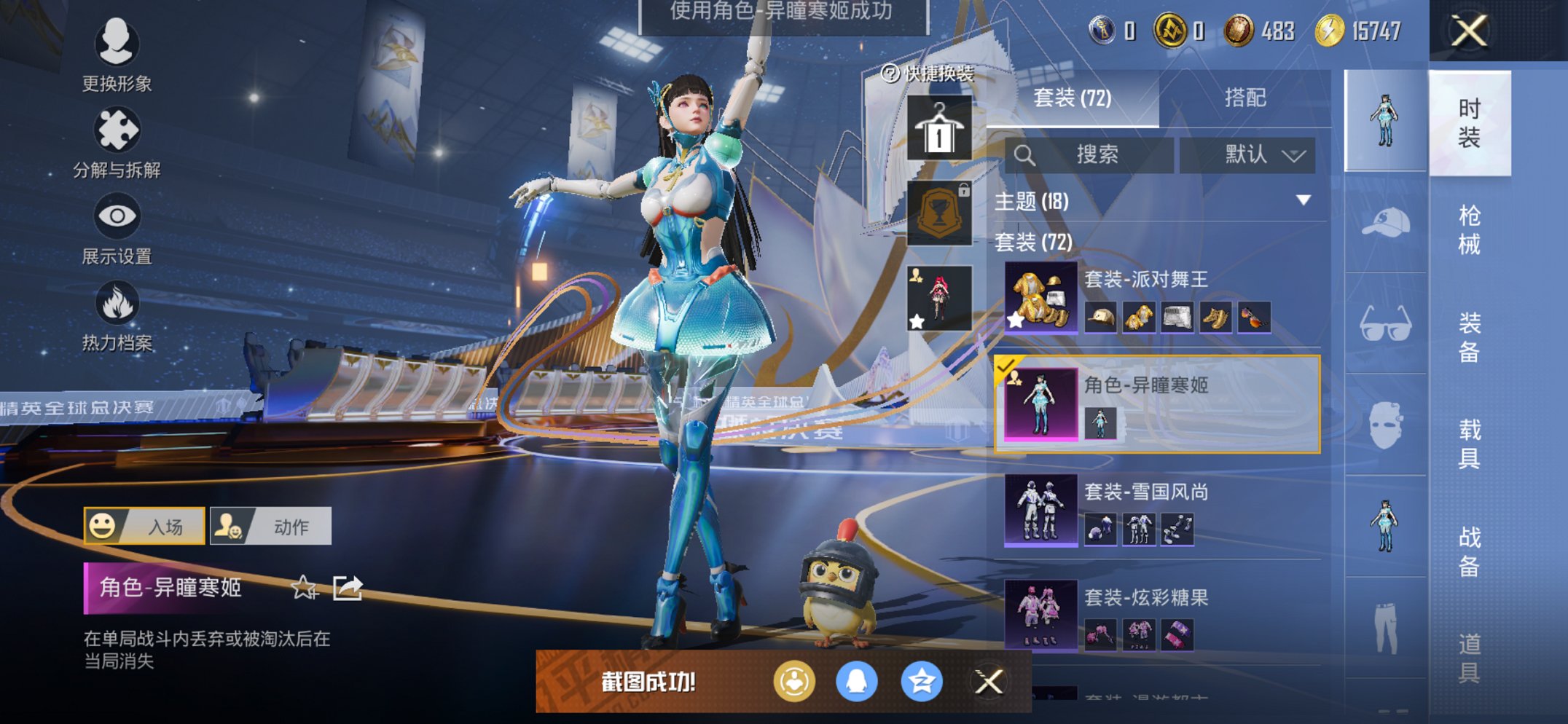
Task: Click the 搜索 search field
Action: tap(1089, 154)
